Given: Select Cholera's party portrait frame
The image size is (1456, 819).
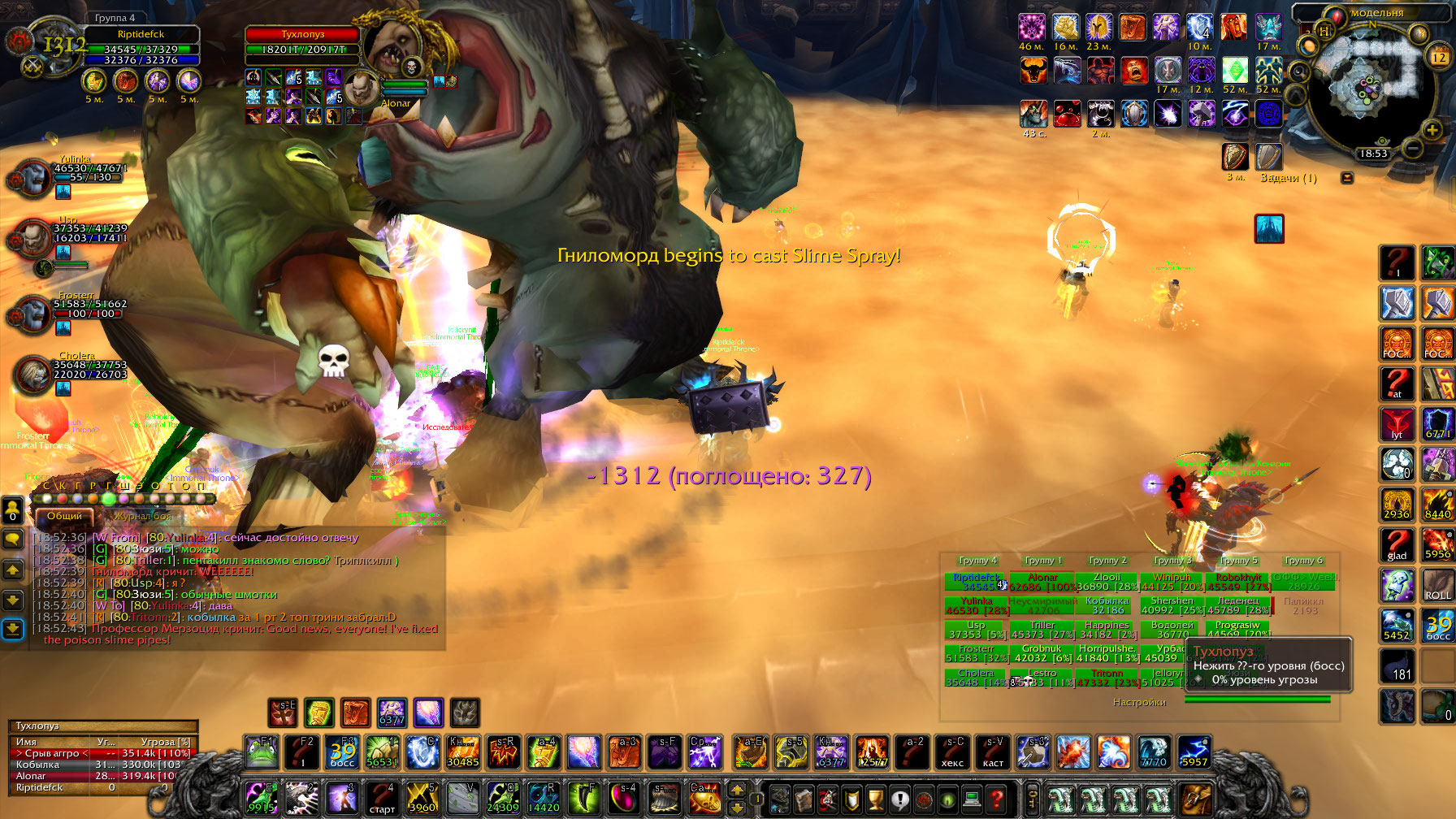Looking at the screenshot, I should (x=32, y=375).
